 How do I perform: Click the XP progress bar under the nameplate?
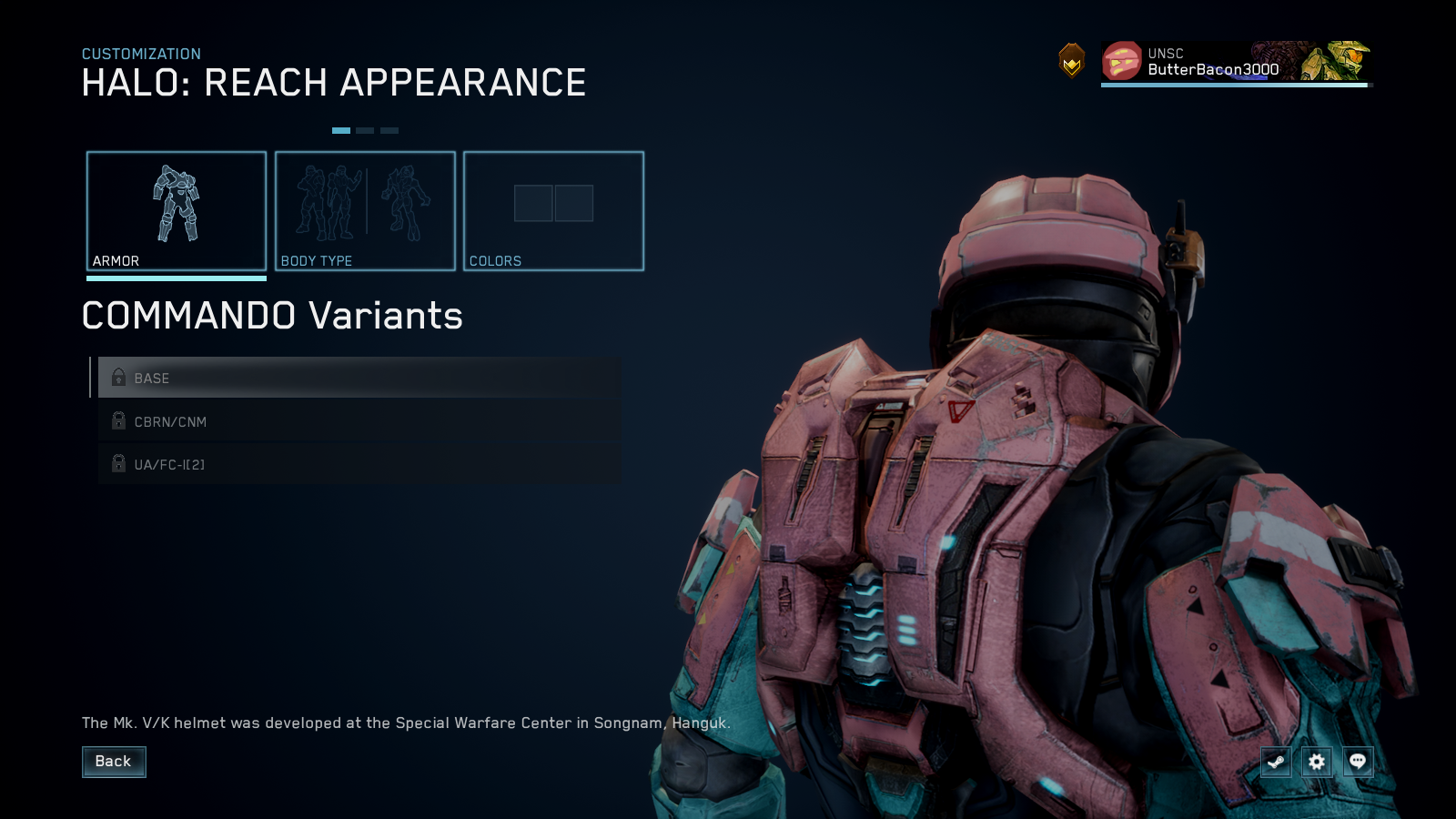1234,86
